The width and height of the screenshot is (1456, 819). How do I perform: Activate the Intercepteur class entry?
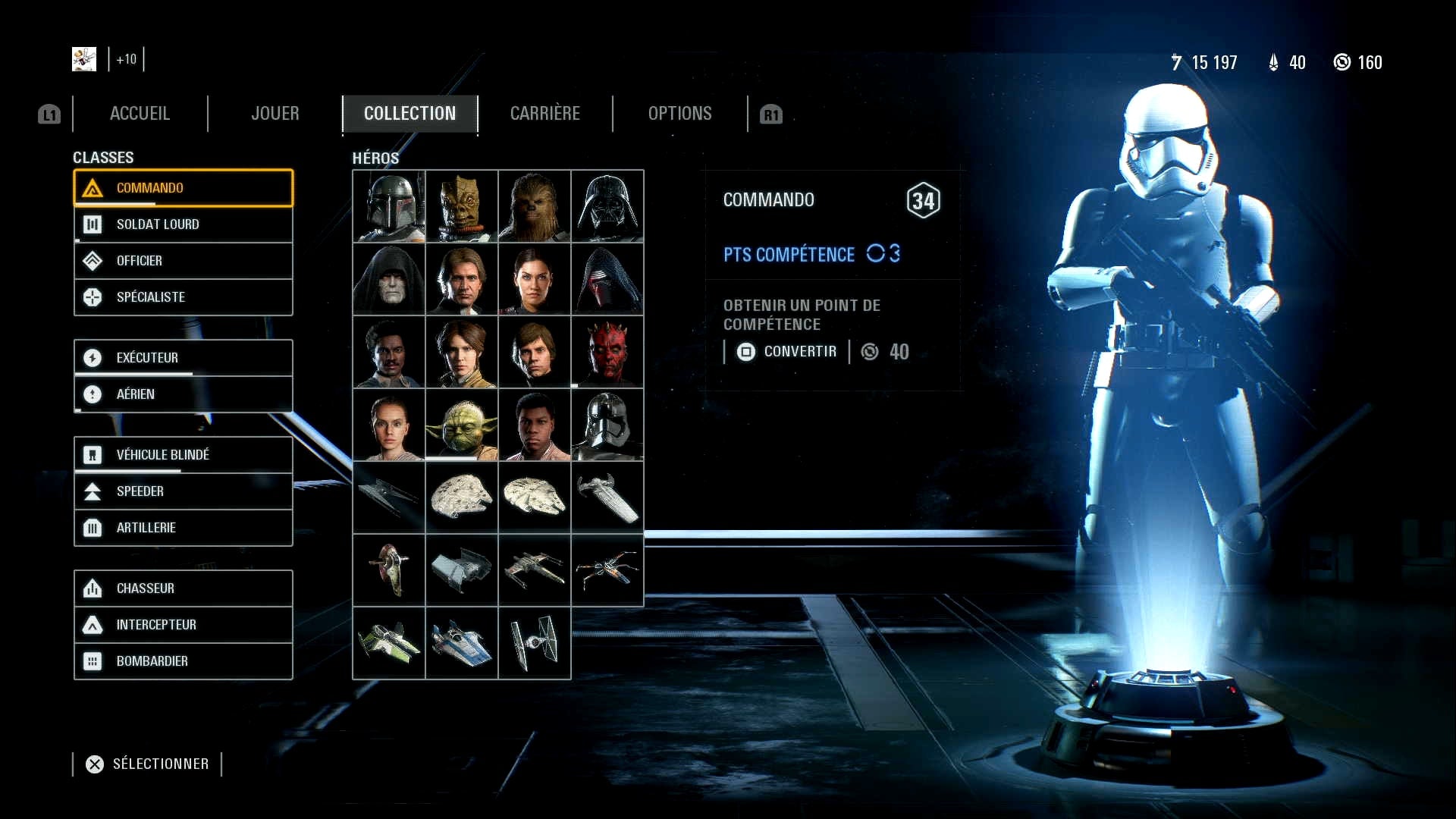pos(93,624)
